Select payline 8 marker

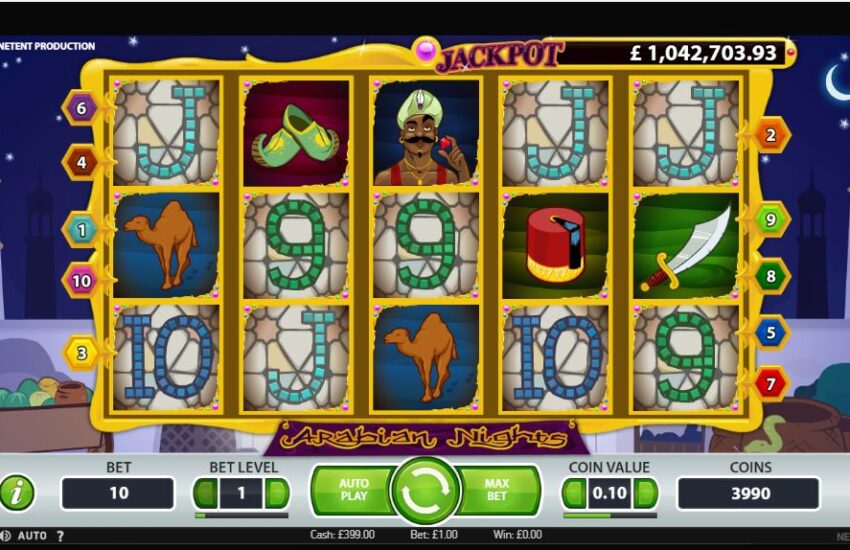tap(771, 275)
